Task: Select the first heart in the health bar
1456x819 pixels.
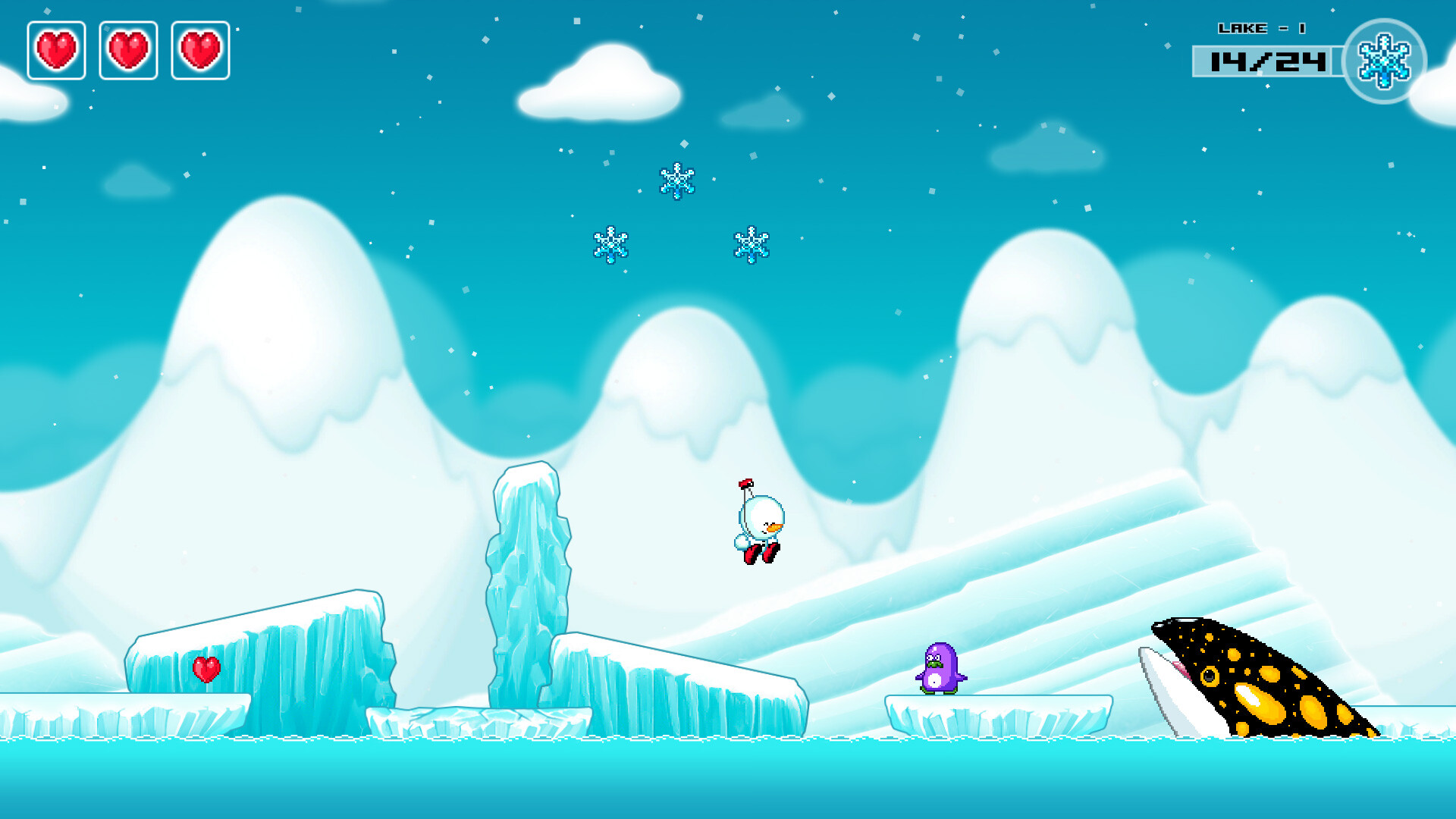Action: (x=55, y=49)
